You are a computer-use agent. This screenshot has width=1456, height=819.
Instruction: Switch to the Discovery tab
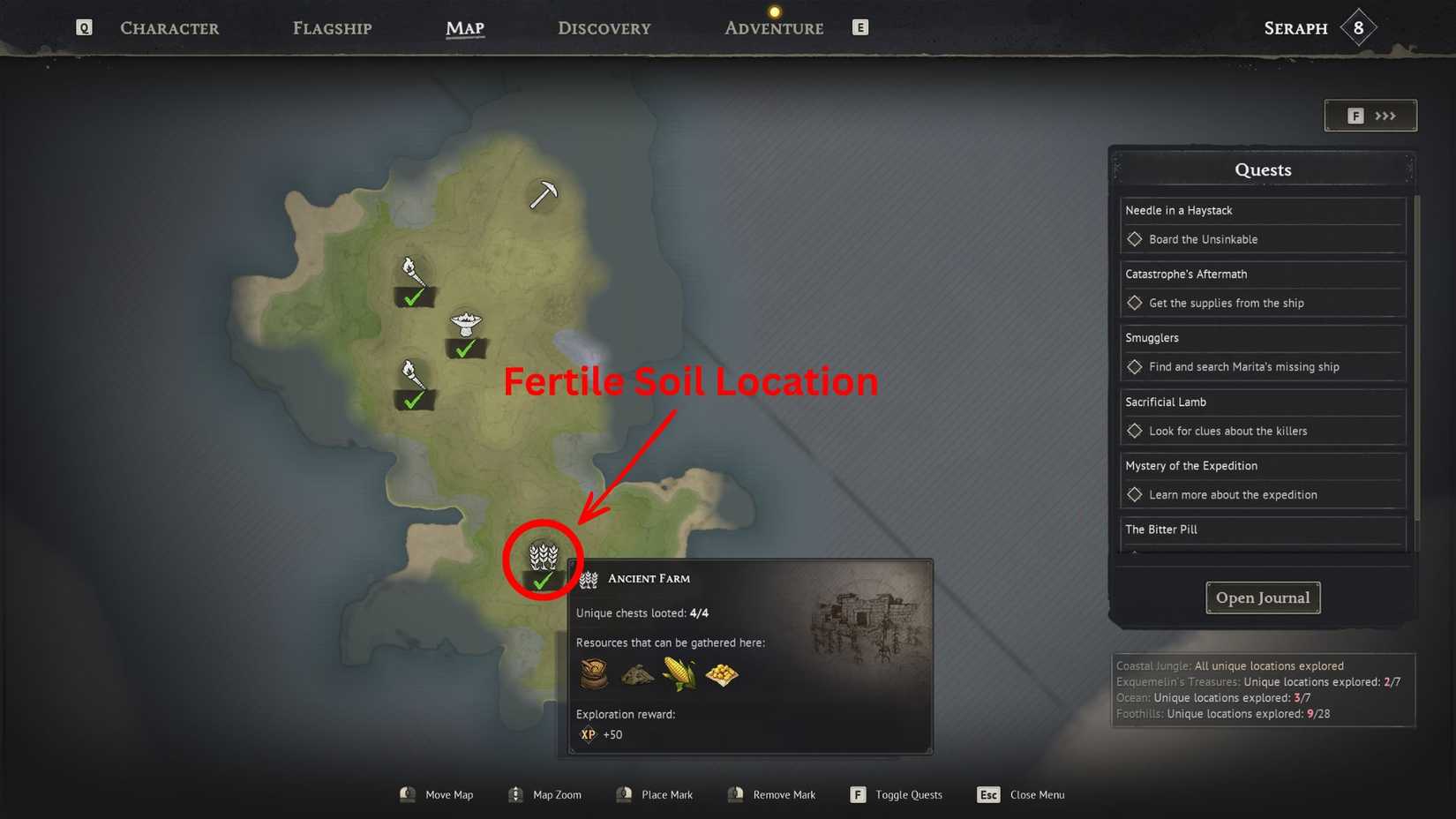pyautogui.click(x=604, y=27)
